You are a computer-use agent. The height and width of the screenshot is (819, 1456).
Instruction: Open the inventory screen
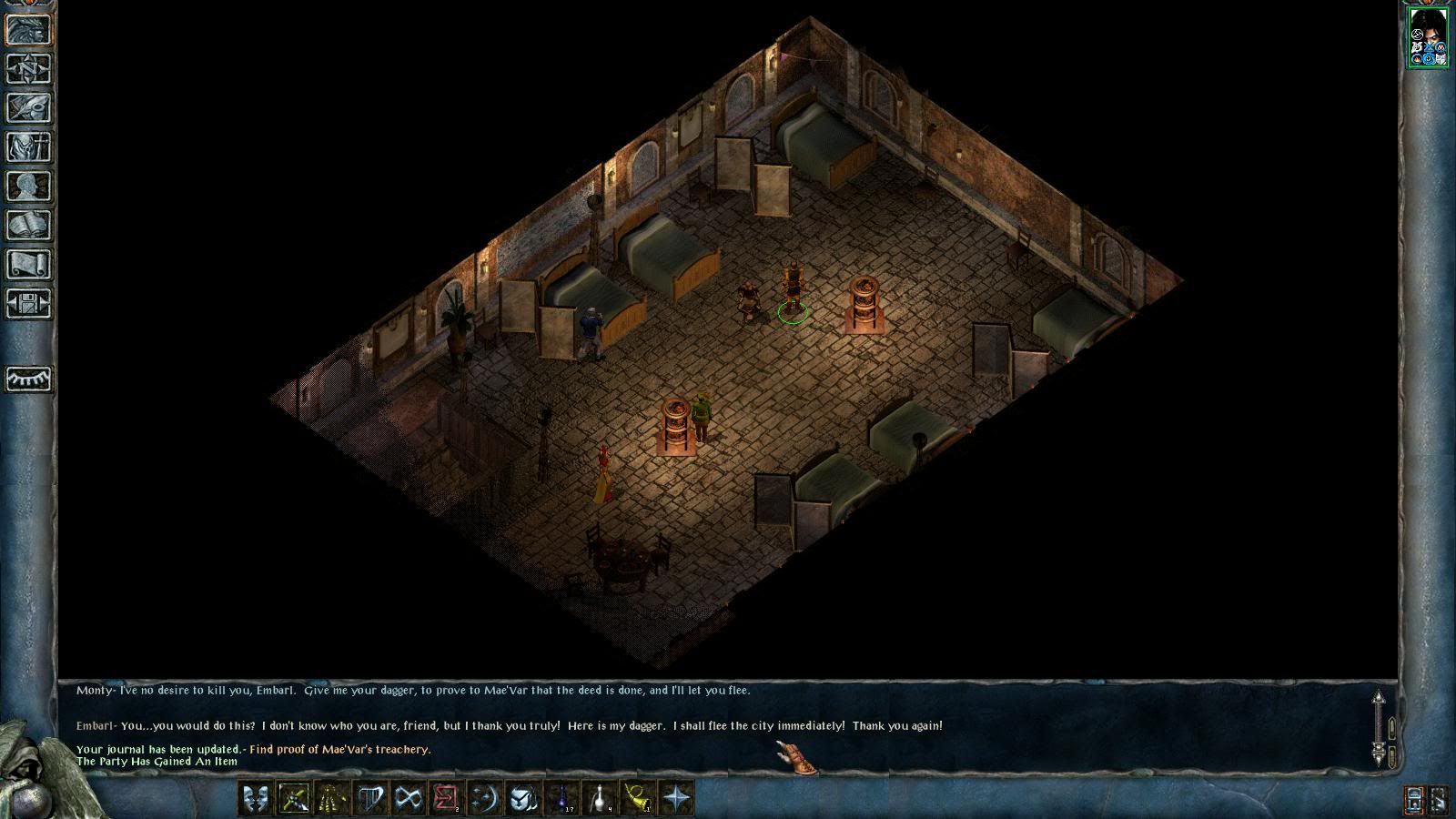click(29, 147)
